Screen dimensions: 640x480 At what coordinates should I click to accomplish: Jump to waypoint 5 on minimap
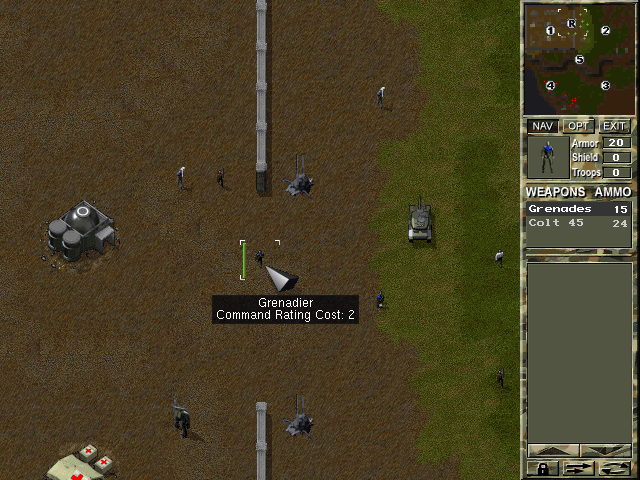[579, 59]
